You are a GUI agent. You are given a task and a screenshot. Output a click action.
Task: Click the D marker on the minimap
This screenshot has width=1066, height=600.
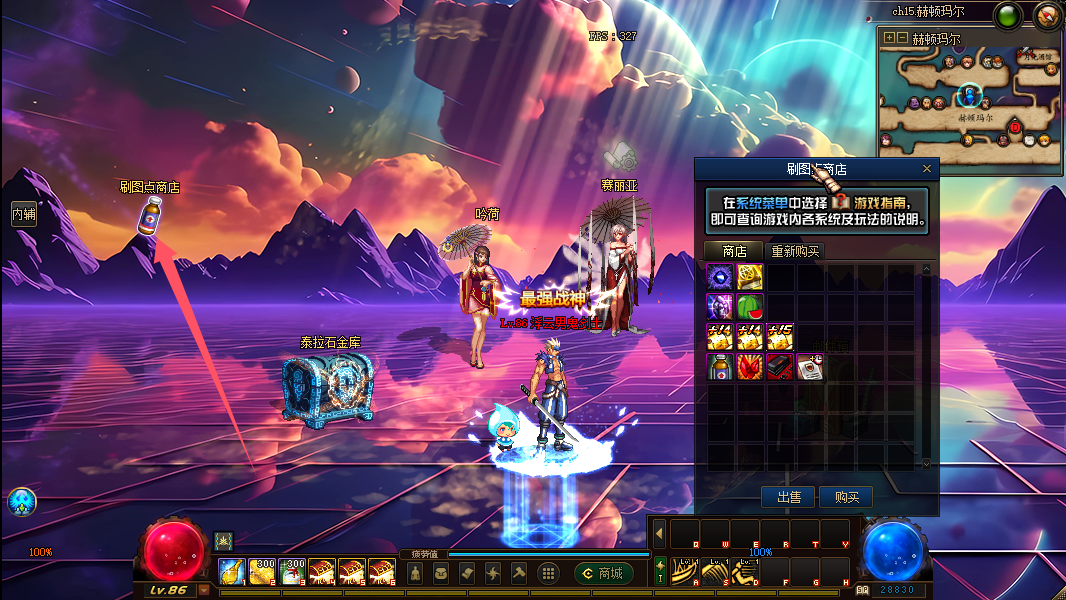point(1016,127)
